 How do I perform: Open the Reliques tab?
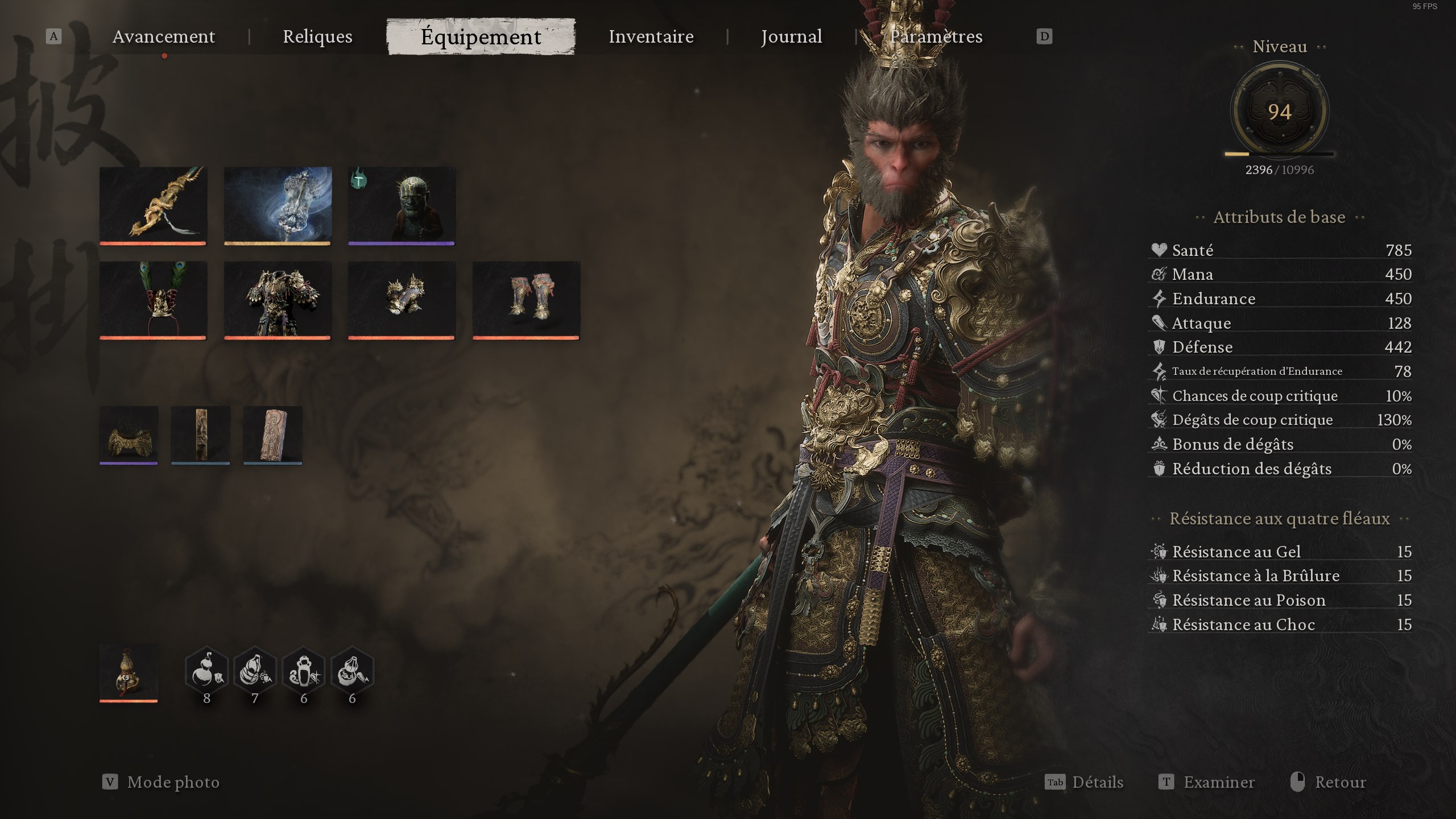[317, 36]
